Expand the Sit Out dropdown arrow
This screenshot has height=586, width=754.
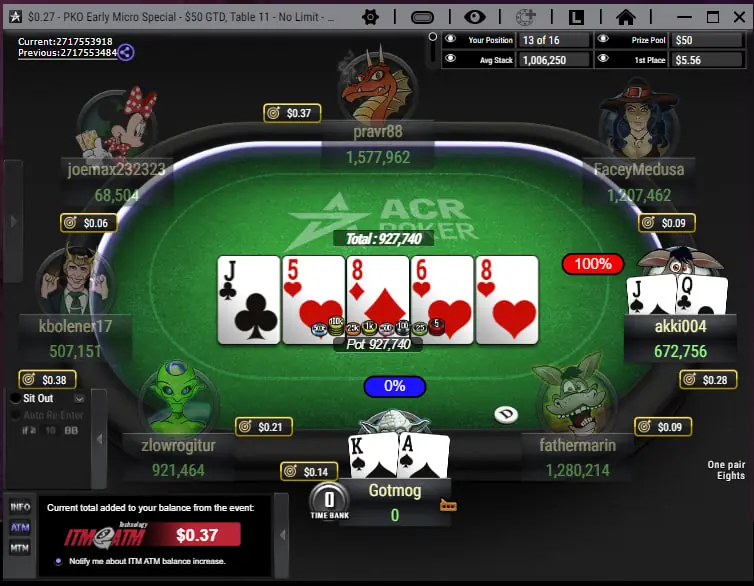click(x=79, y=398)
